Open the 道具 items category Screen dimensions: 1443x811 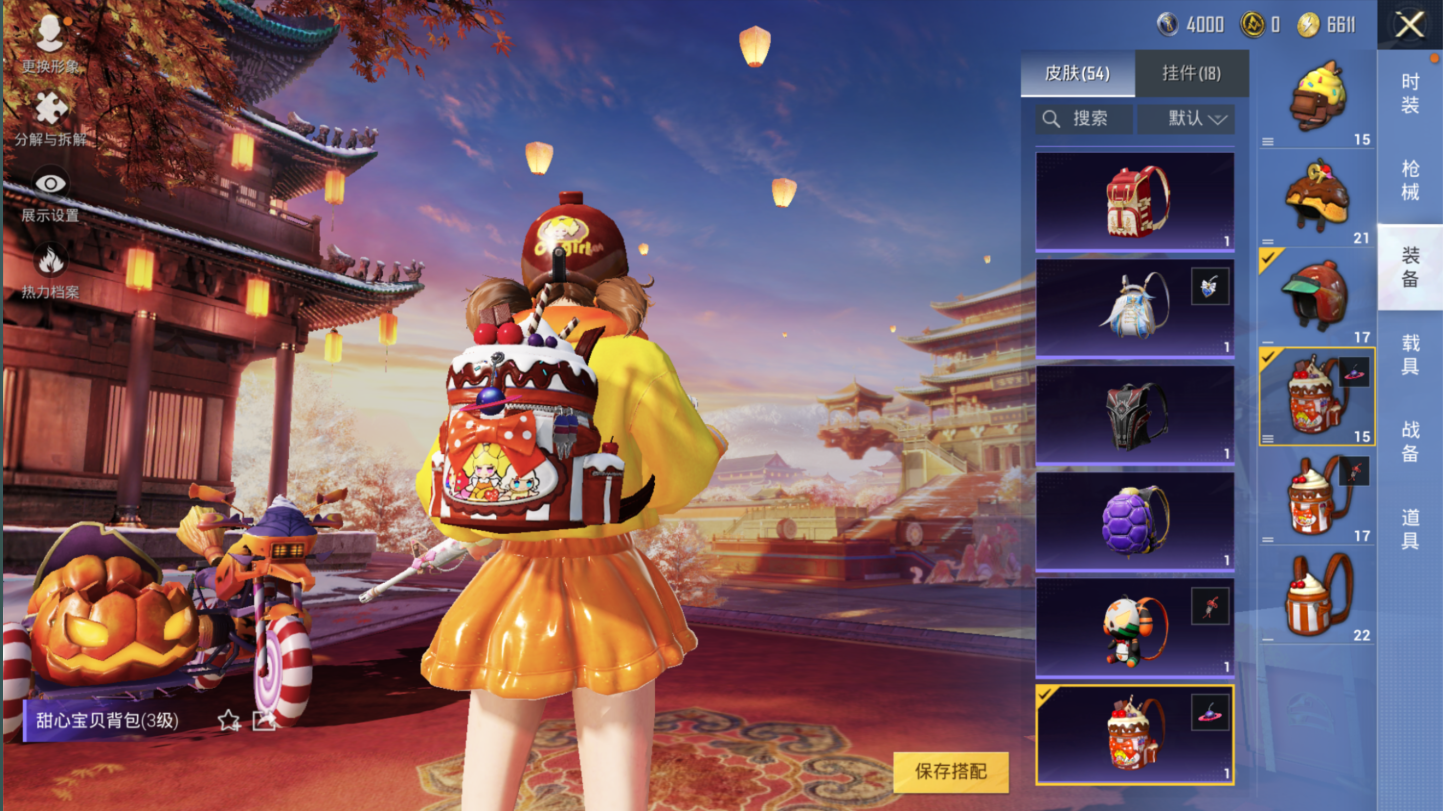1410,528
